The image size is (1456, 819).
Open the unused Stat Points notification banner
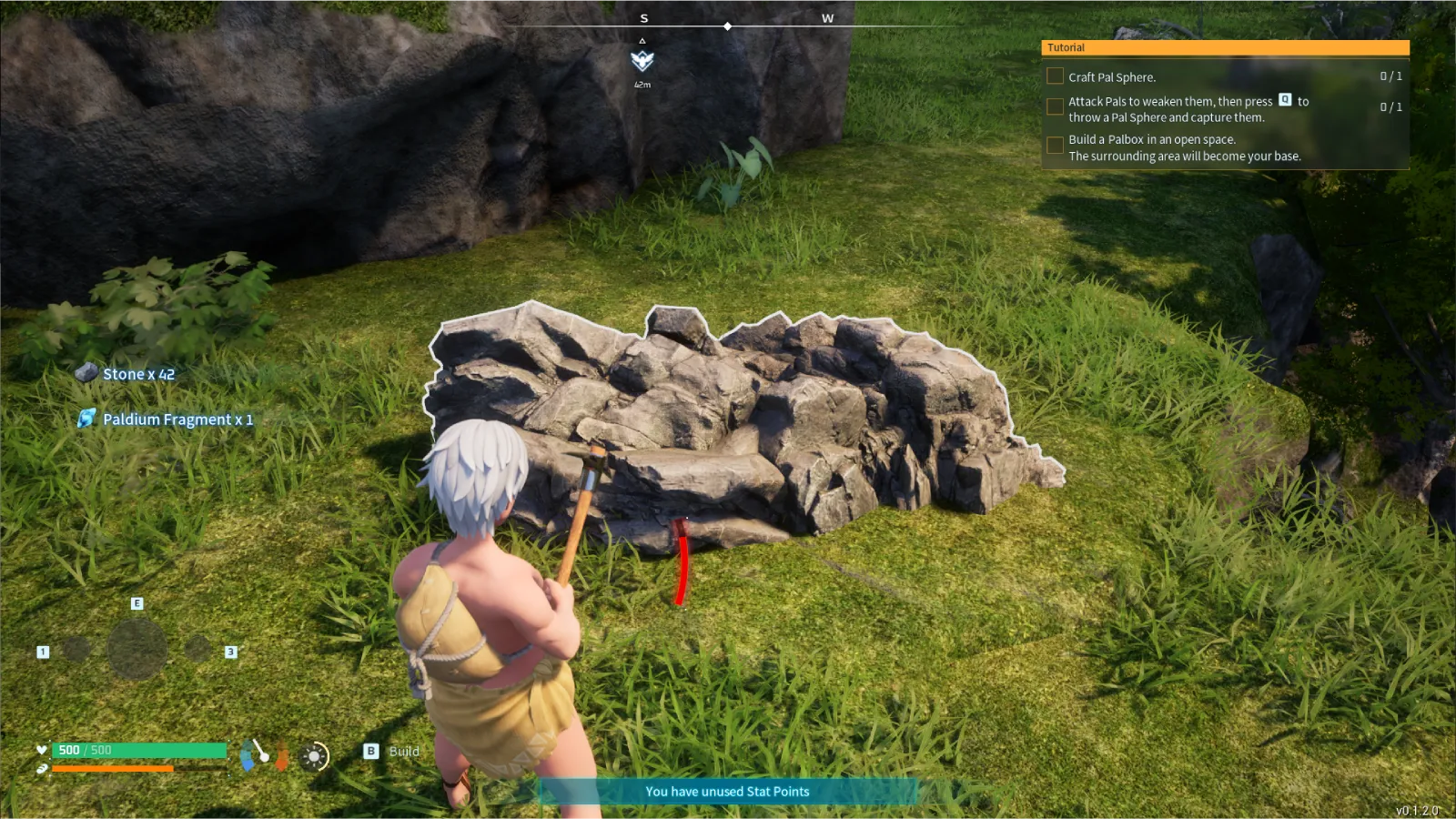tap(727, 792)
